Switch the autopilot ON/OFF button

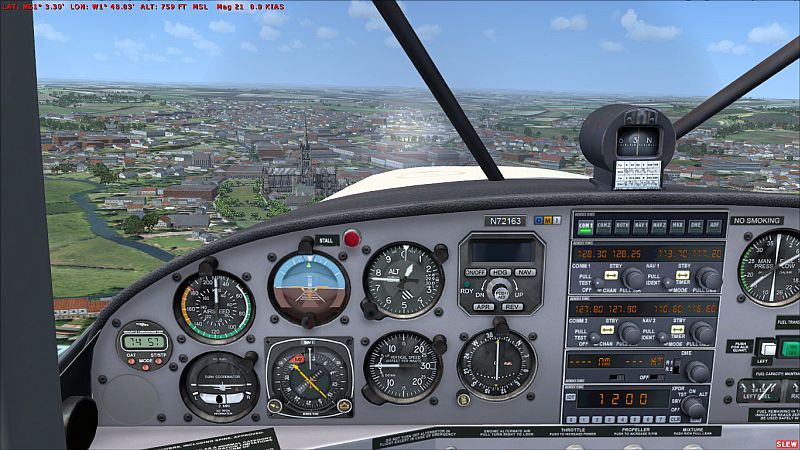pyautogui.click(x=475, y=272)
